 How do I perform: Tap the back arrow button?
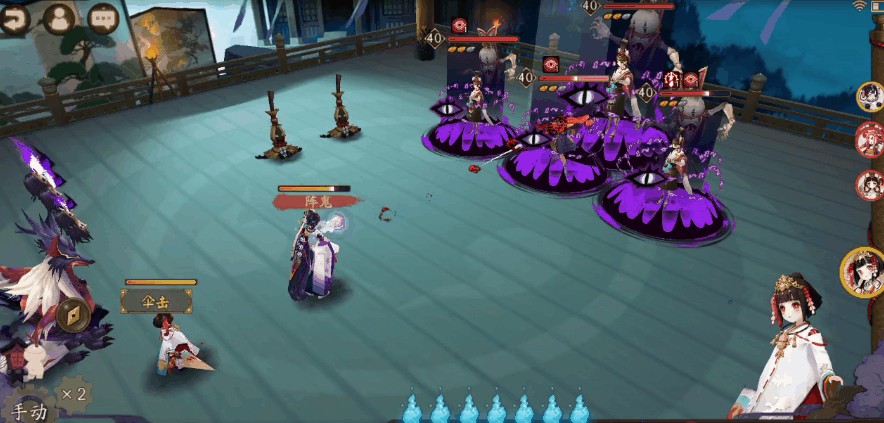click(x=14, y=20)
